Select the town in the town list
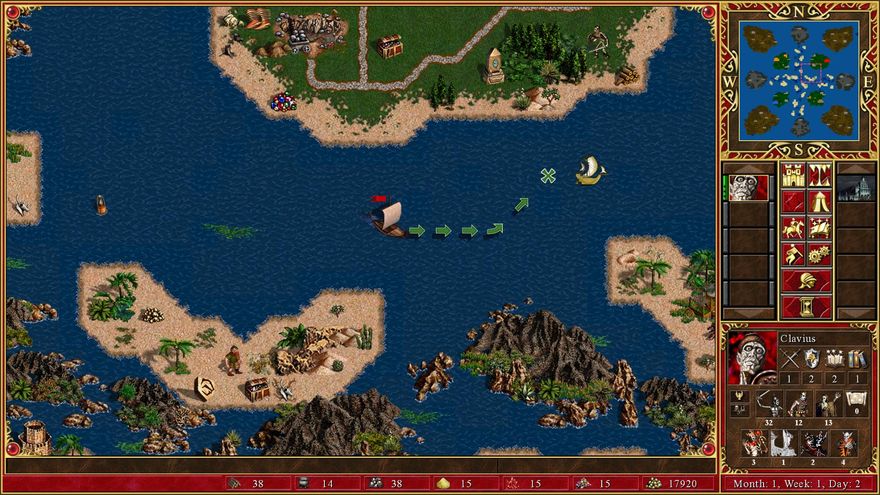880x495 pixels. pyautogui.click(x=855, y=188)
